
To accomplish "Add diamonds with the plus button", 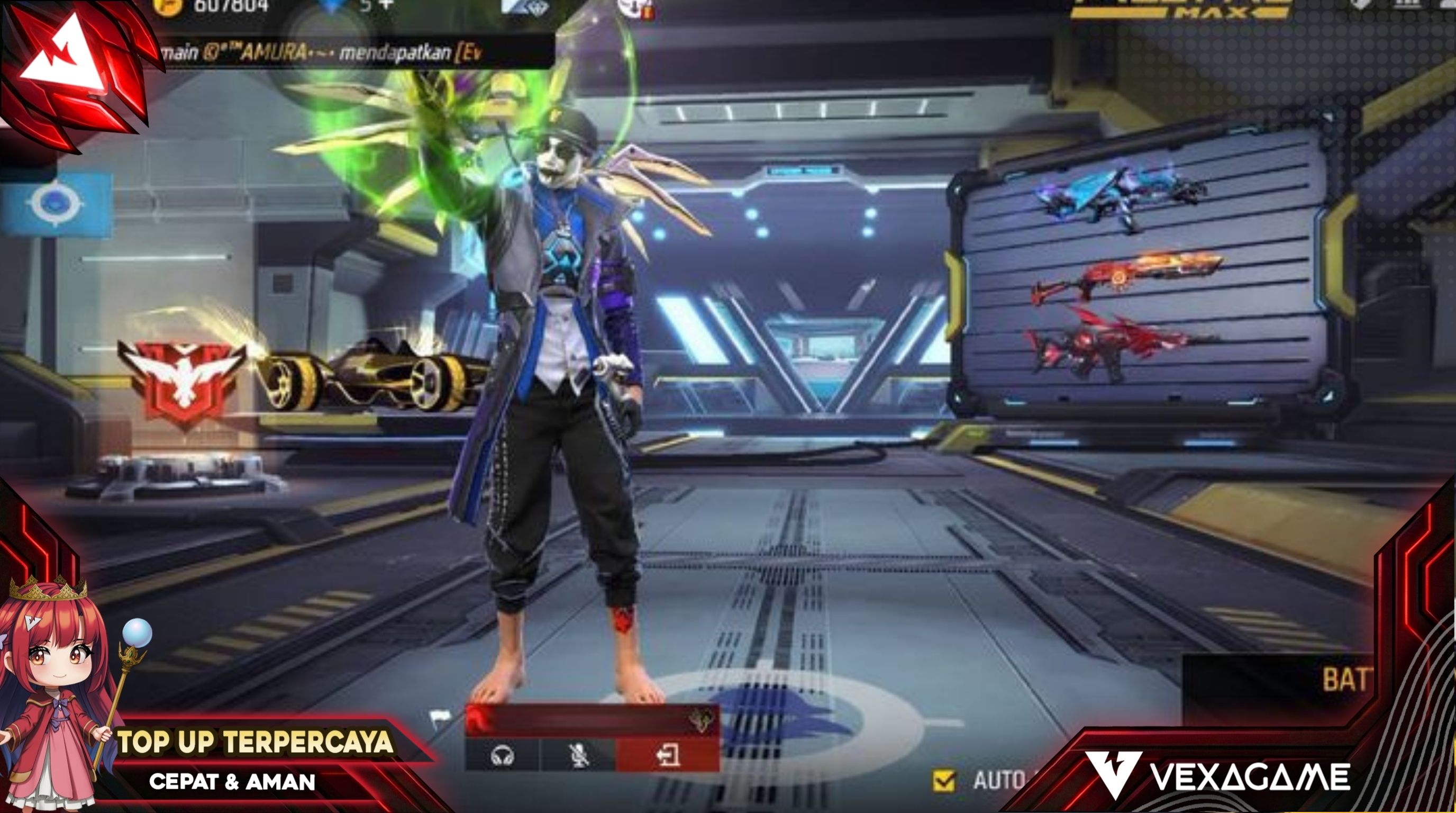I will [386, 5].
